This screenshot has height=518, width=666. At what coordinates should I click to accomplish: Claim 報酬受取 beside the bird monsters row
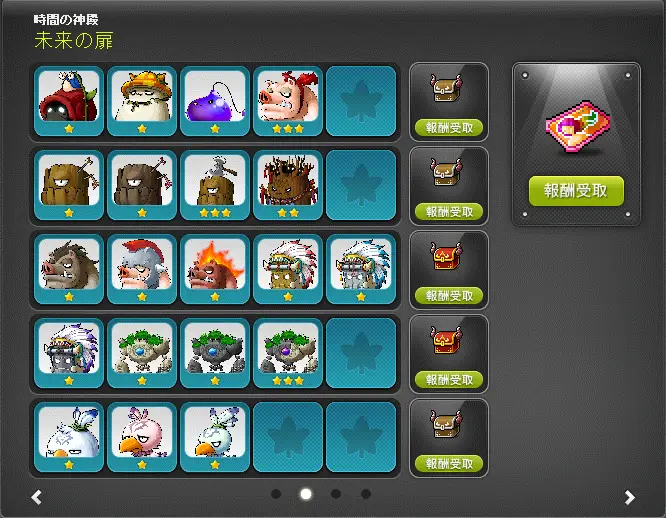[449, 464]
